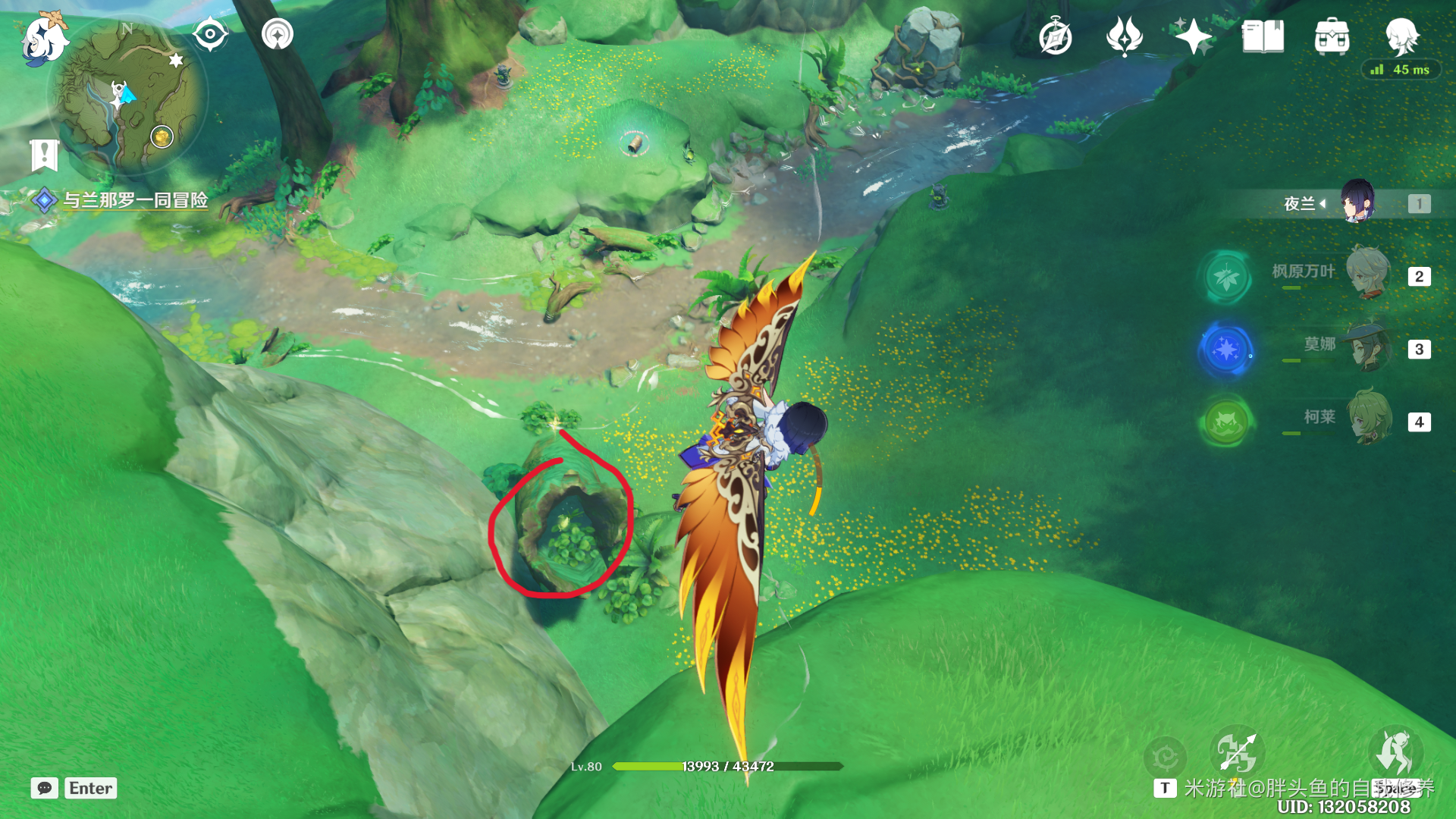
Task: Select active character 夜兰
Action: pos(1357,202)
